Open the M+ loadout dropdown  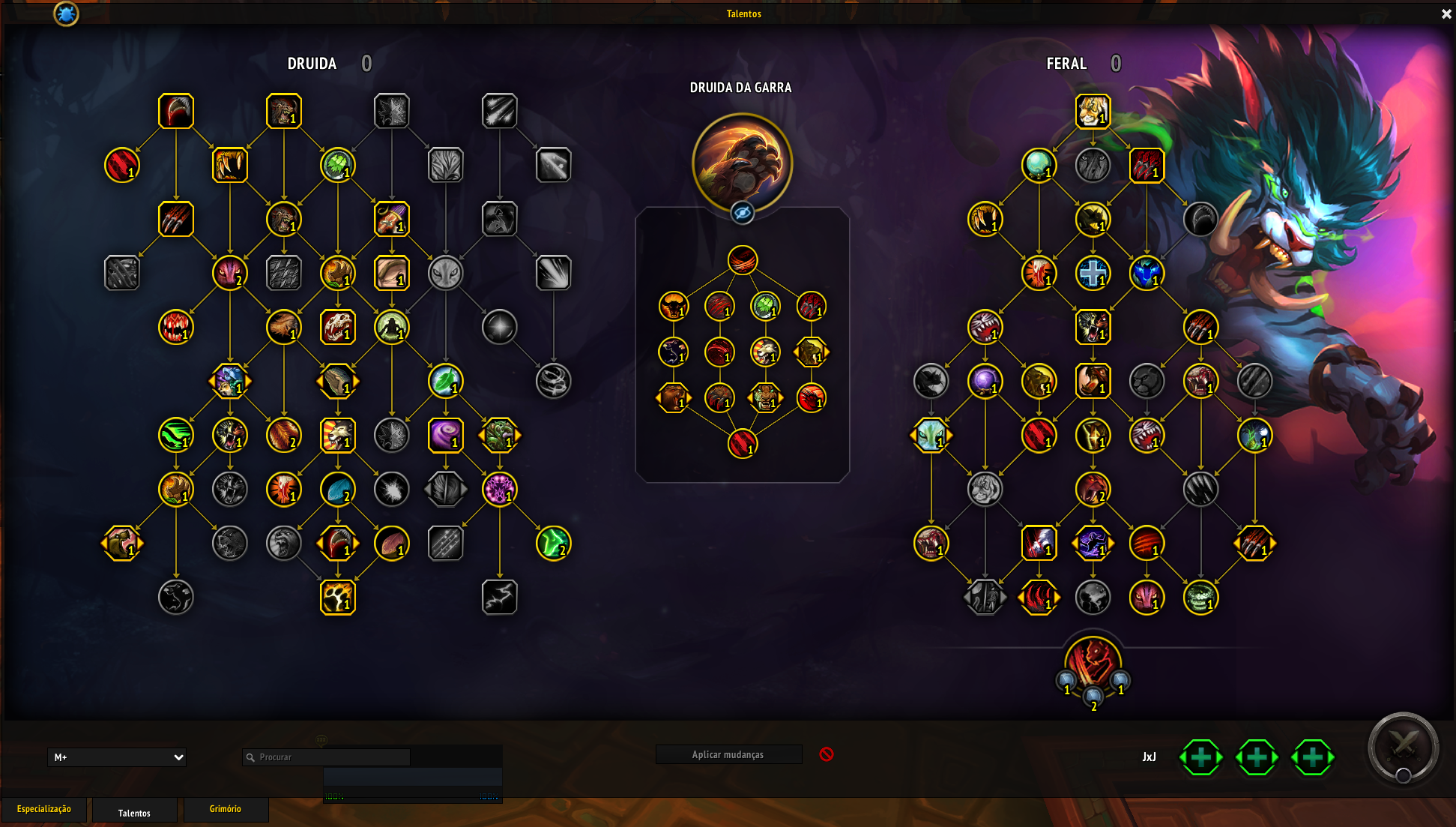[117, 757]
